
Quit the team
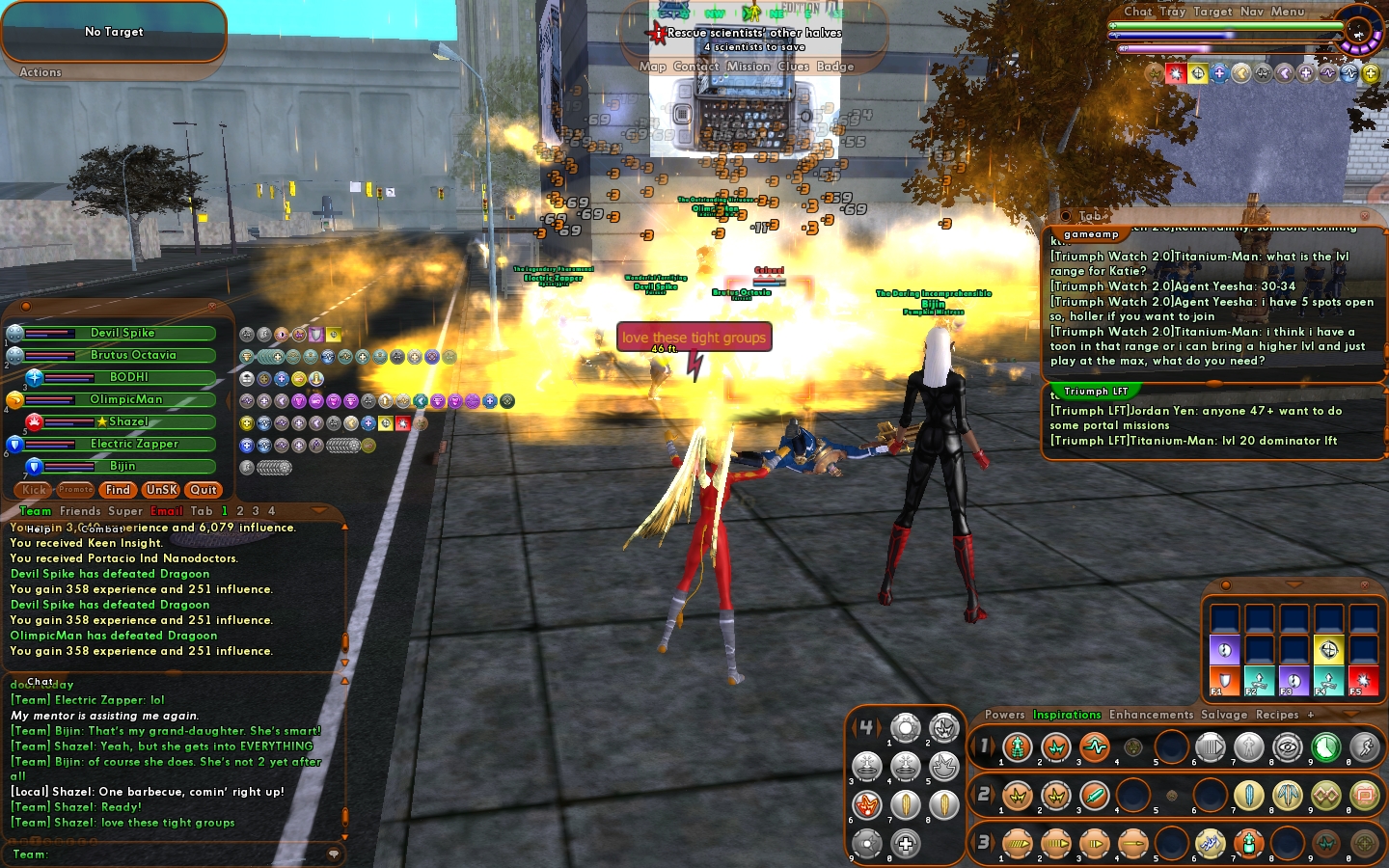tap(204, 490)
